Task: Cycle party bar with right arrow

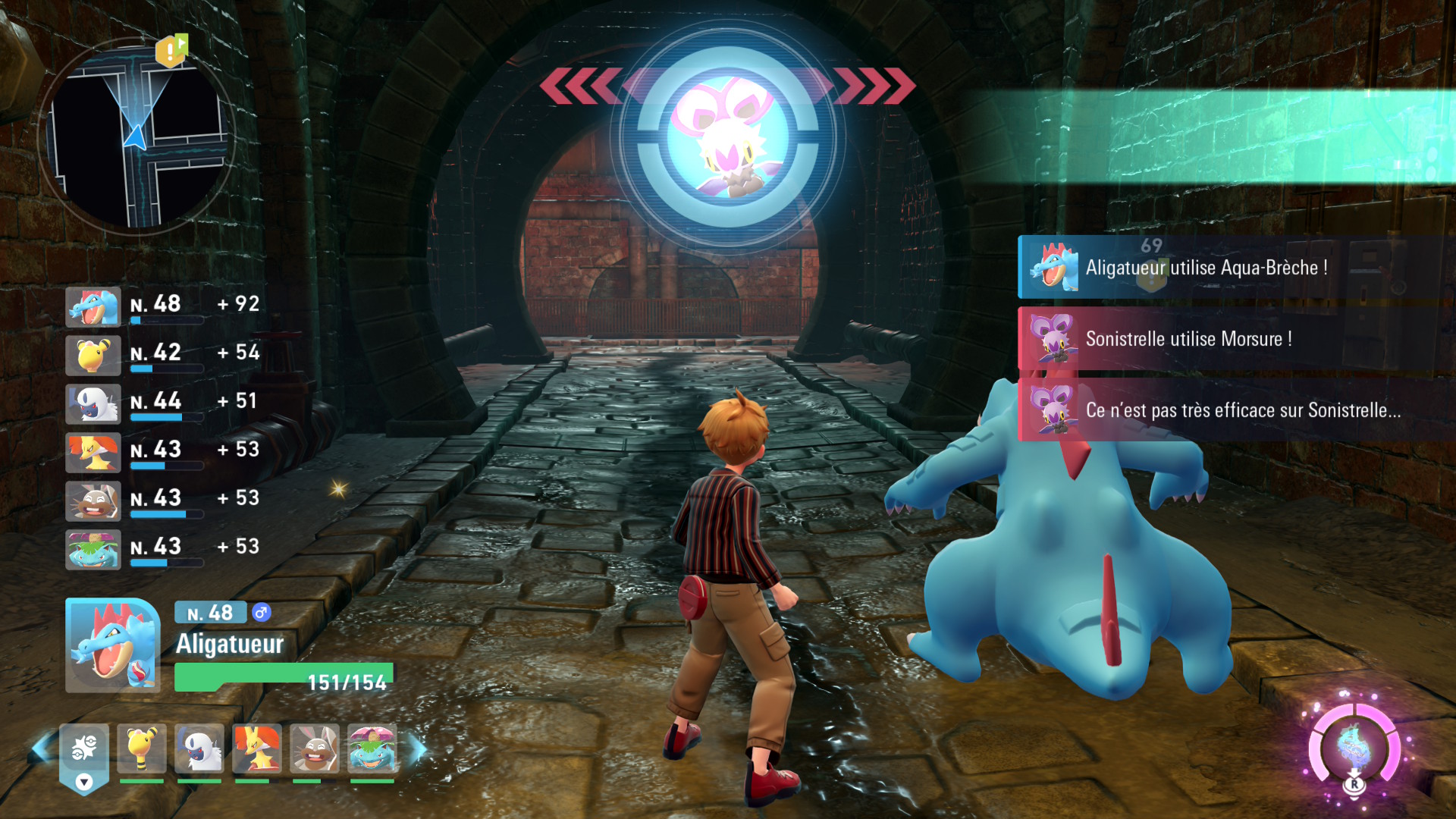Action: point(418,749)
